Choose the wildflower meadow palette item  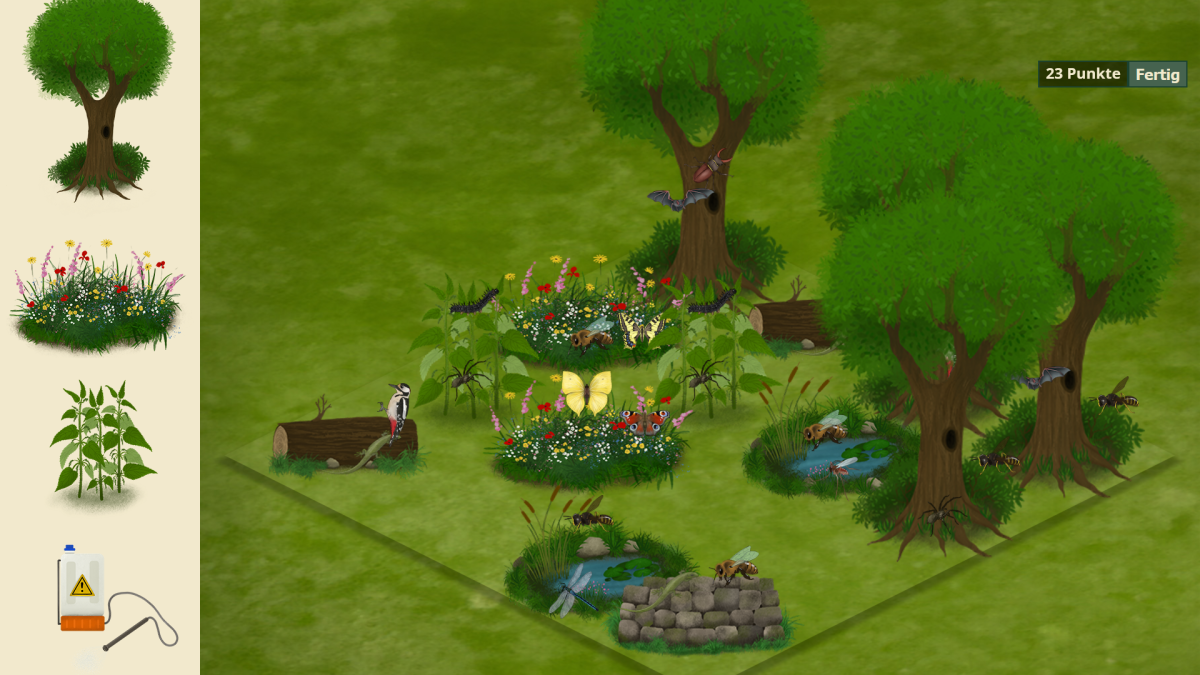[x=98, y=295]
